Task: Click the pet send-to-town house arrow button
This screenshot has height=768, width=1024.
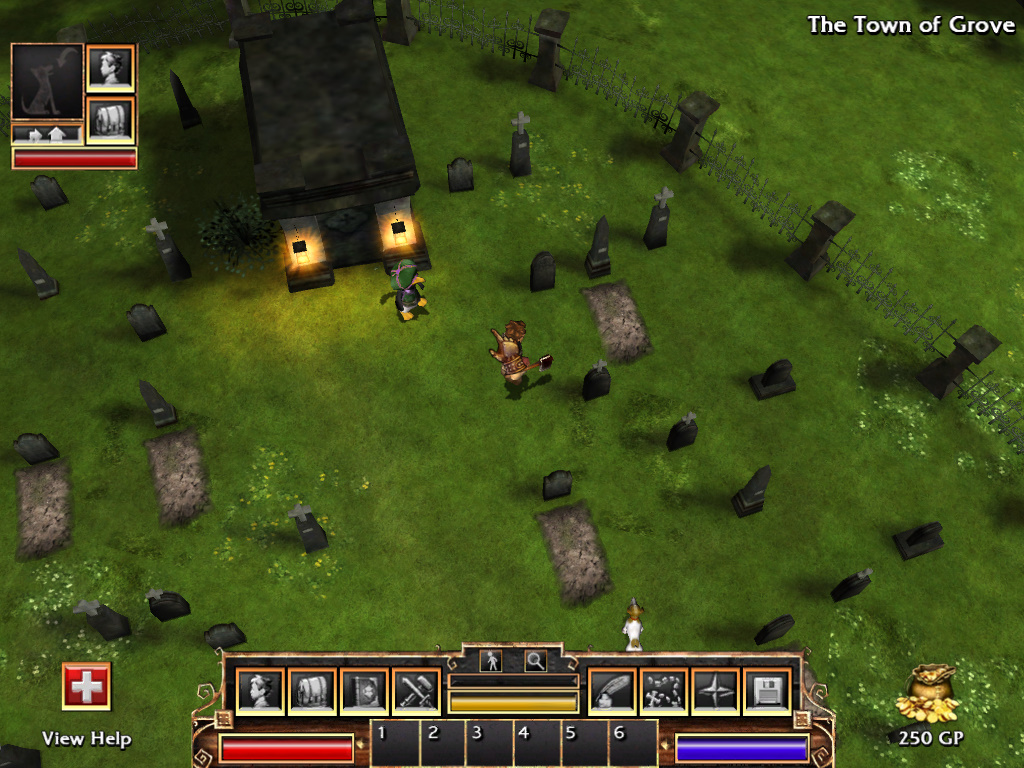Action: tap(47, 133)
